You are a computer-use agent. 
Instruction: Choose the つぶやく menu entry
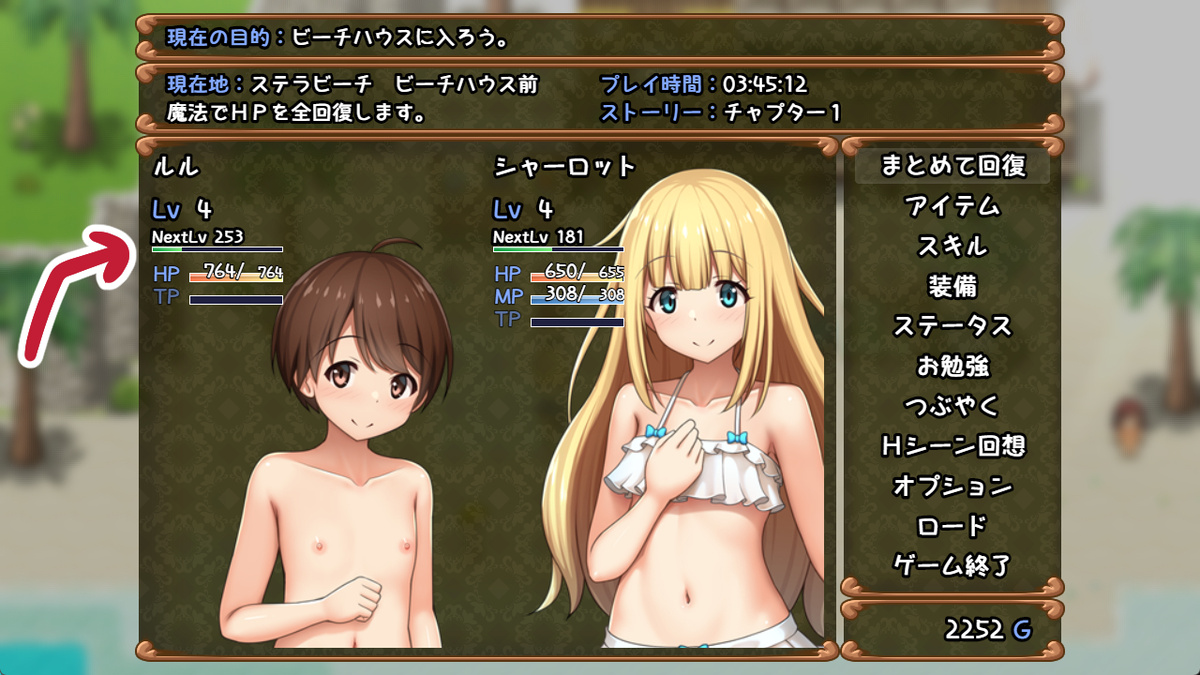pos(952,406)
